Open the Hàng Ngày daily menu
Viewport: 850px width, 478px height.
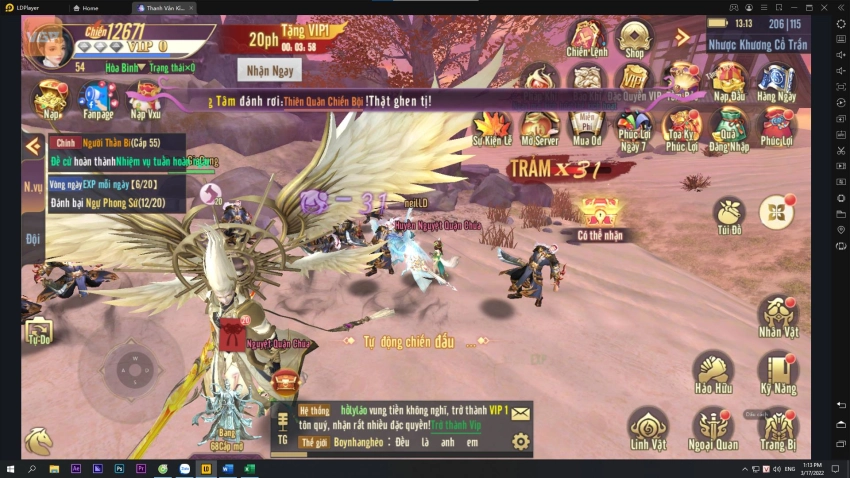click(x=776, y=80)
